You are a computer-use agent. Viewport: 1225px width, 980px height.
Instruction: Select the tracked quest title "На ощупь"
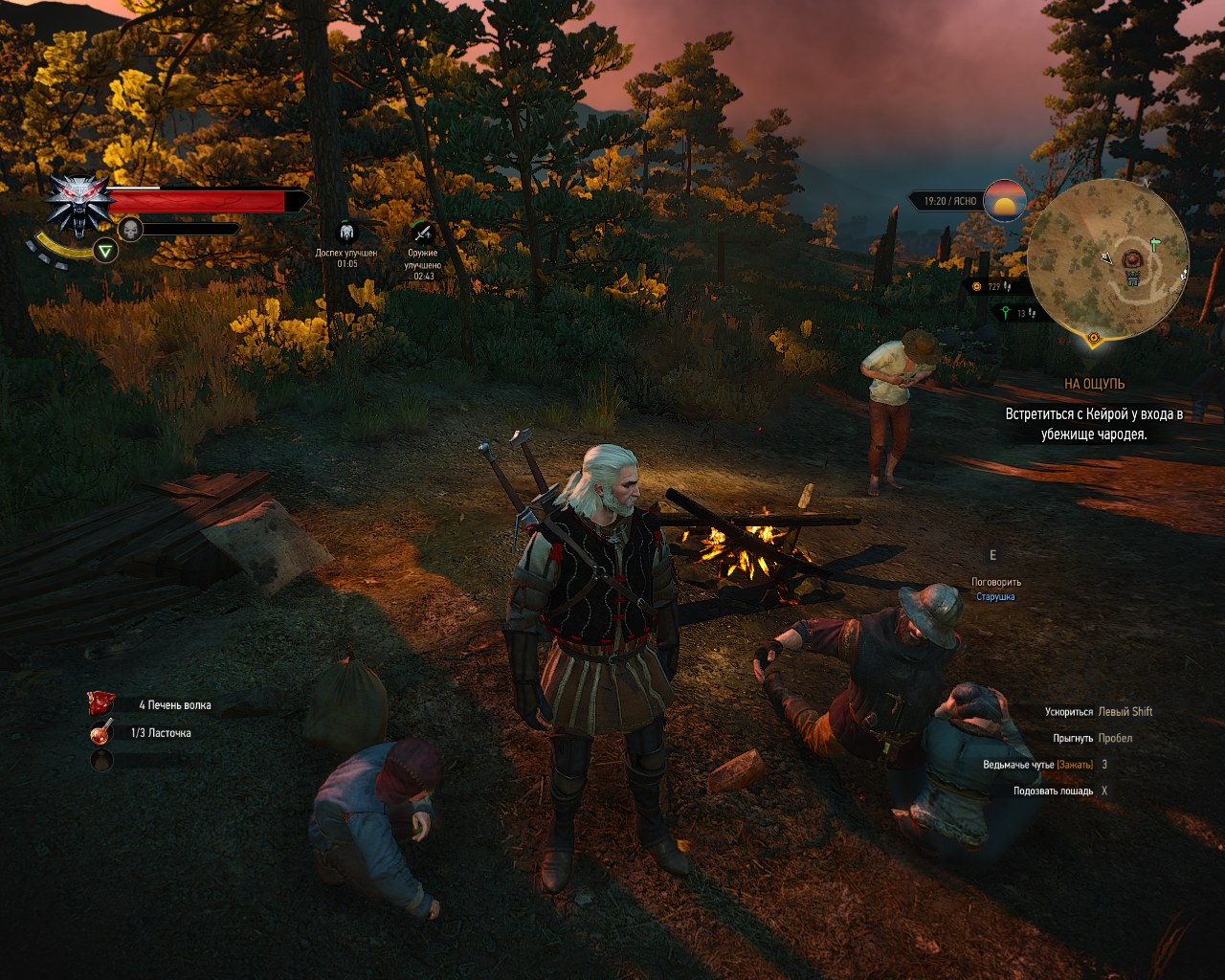tap(1094, 384)
